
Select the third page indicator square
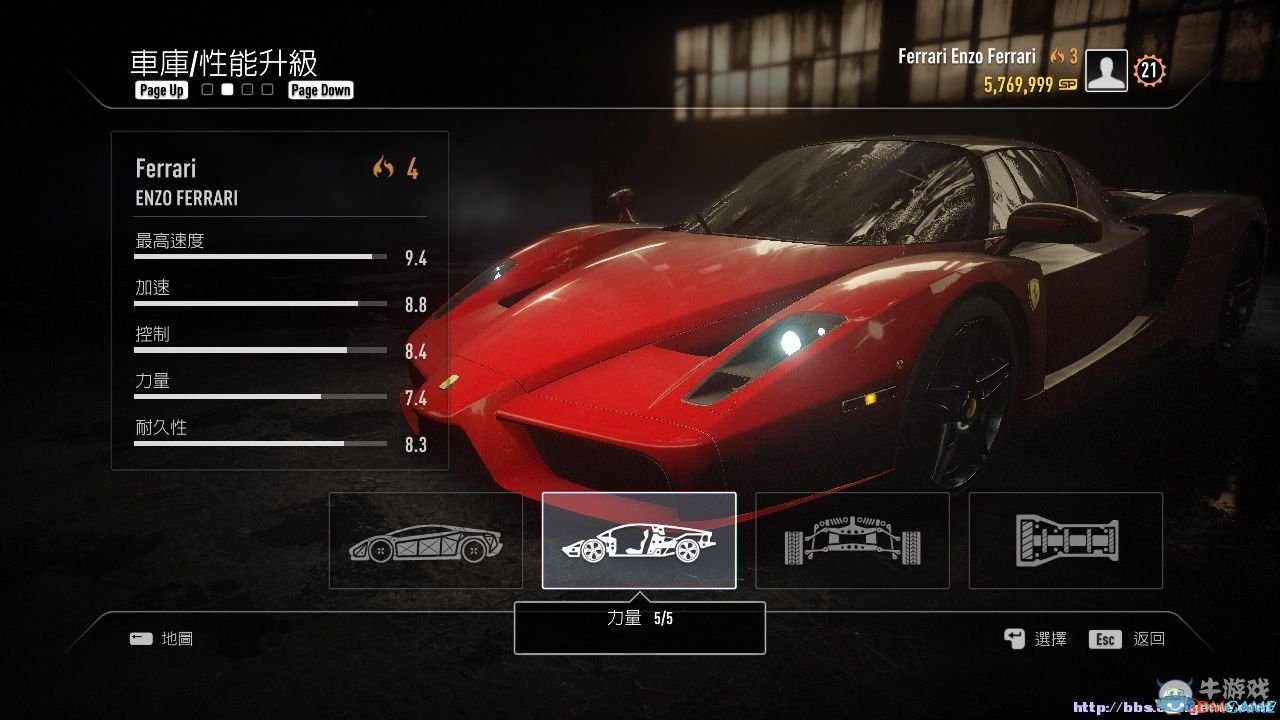pos(246,89)
